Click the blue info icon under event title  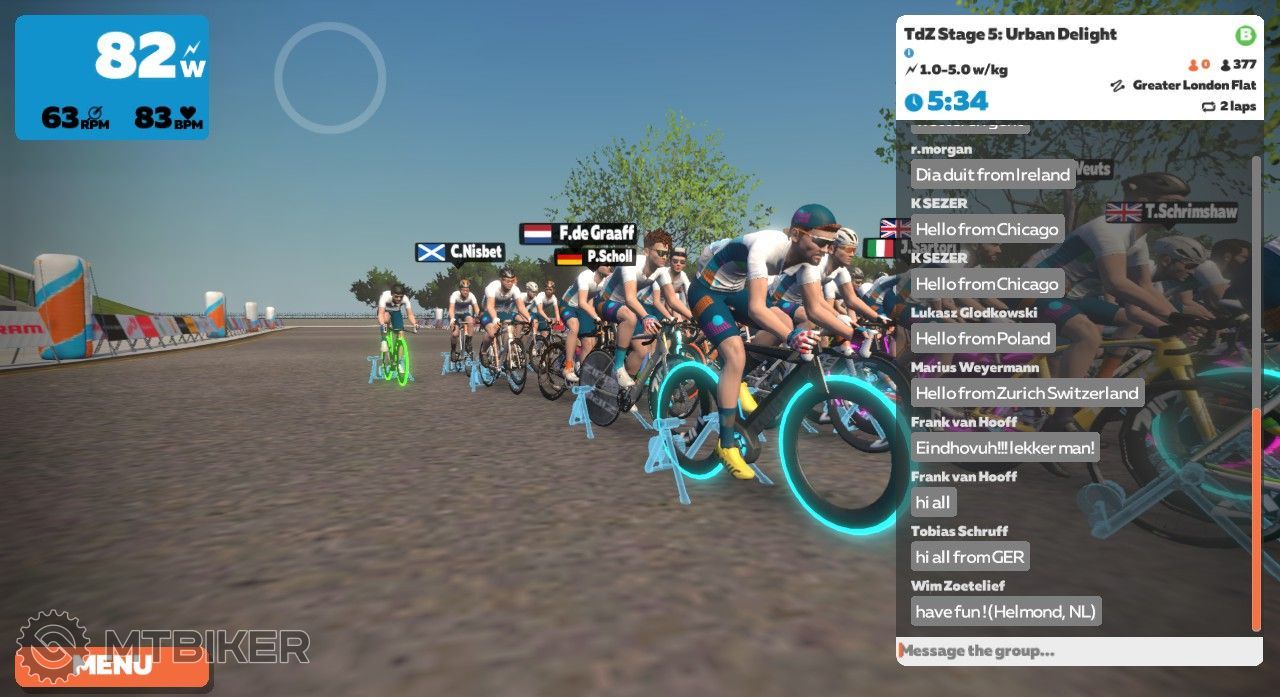click(909, 53)
